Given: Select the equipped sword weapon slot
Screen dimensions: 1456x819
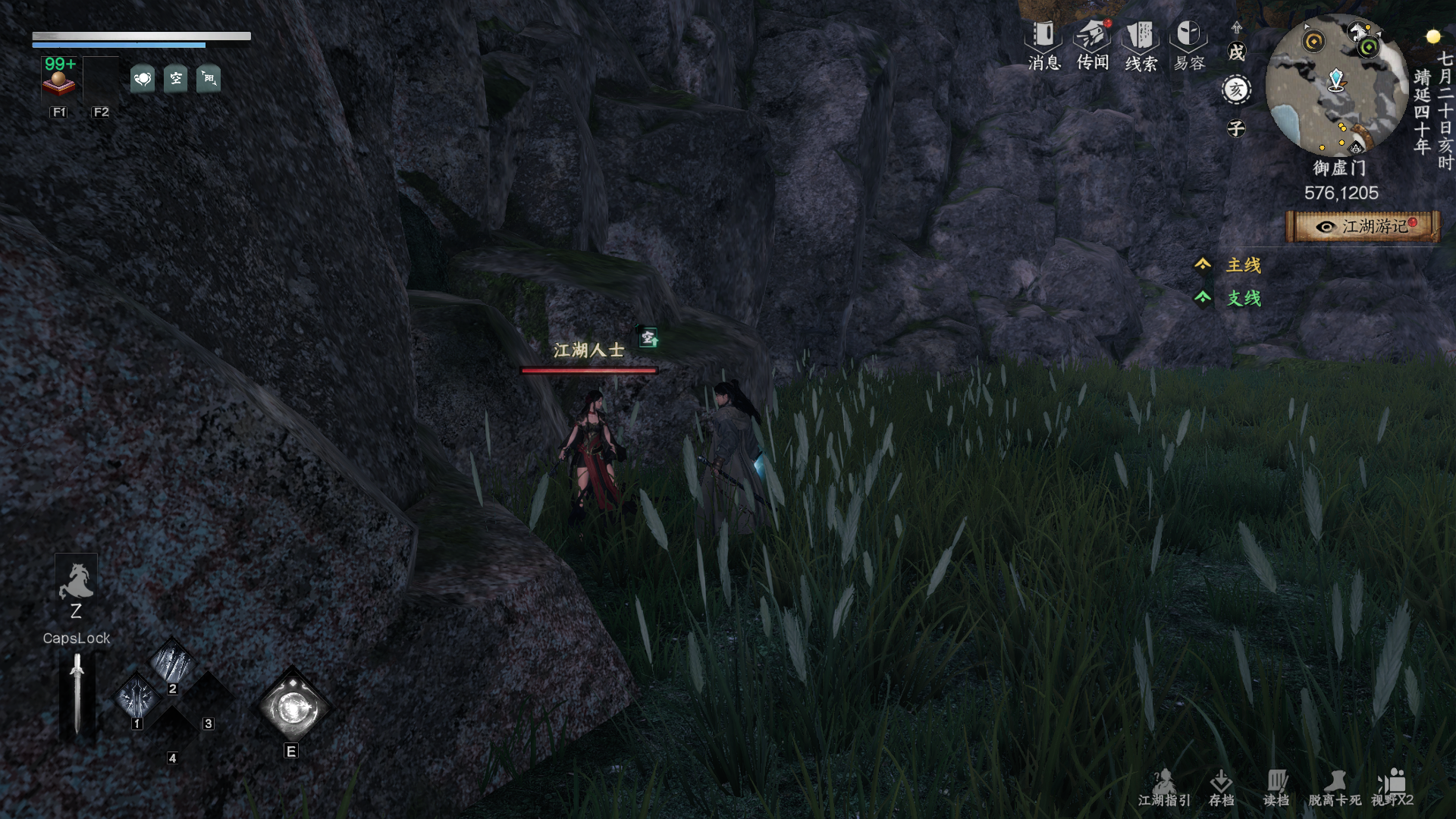Looking at the screenshot, I should [77, 694].
